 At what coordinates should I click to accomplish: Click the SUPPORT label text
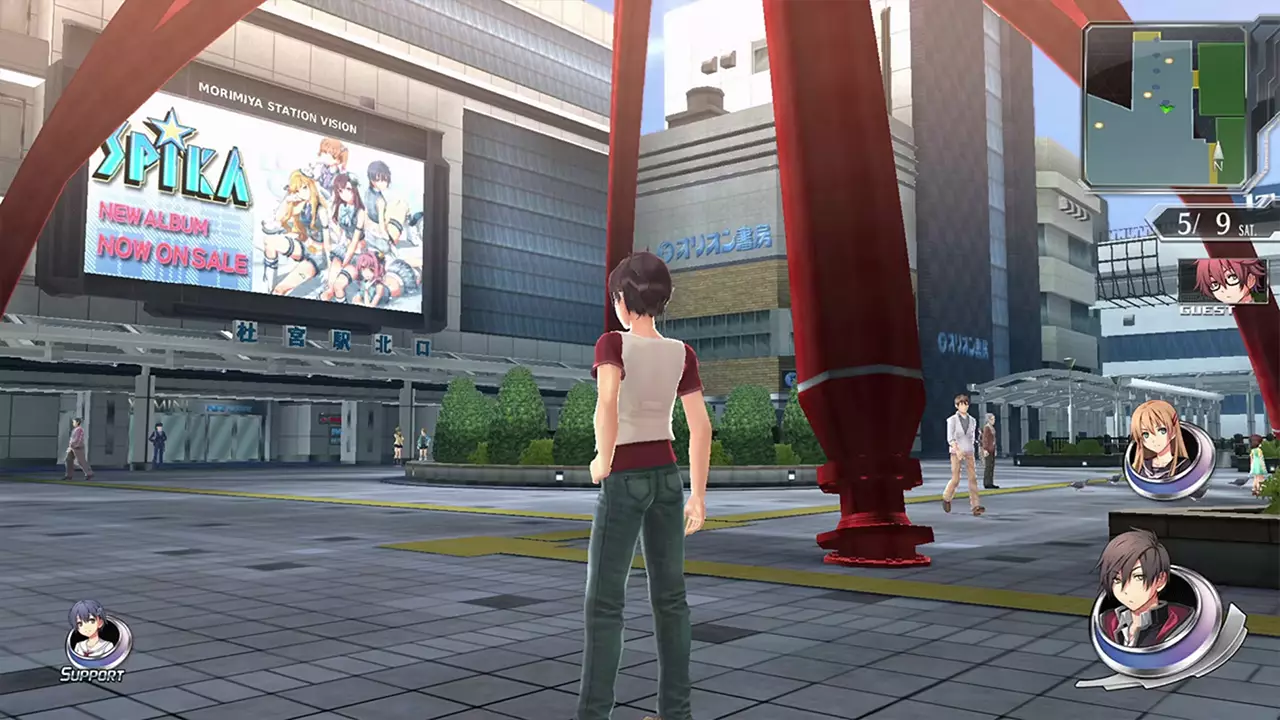pyautogui.click(x=90, y=675)
